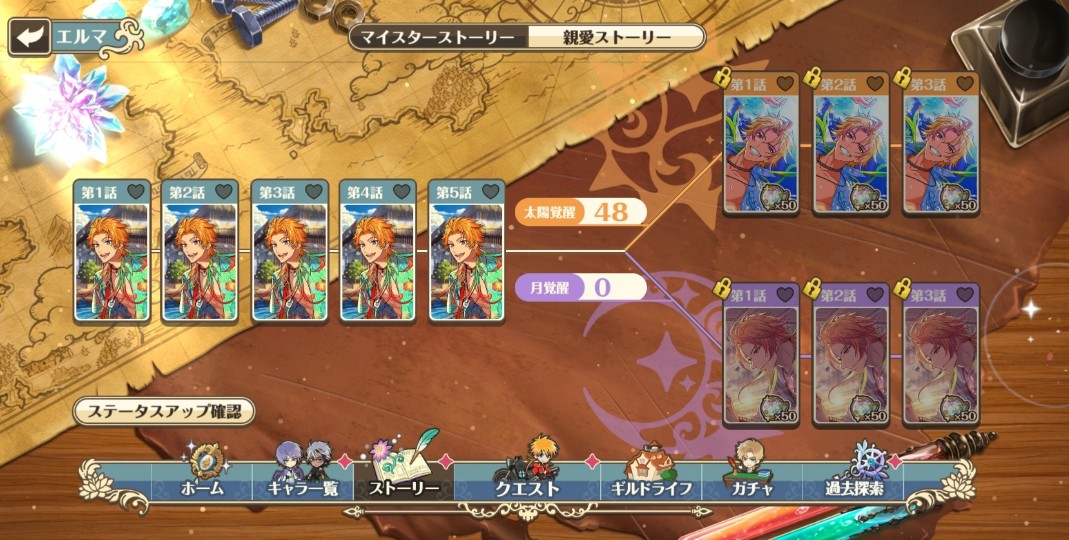1069x540 pixels.
Task: Open story episode 第4話 card
Action: tap(378, 252)
